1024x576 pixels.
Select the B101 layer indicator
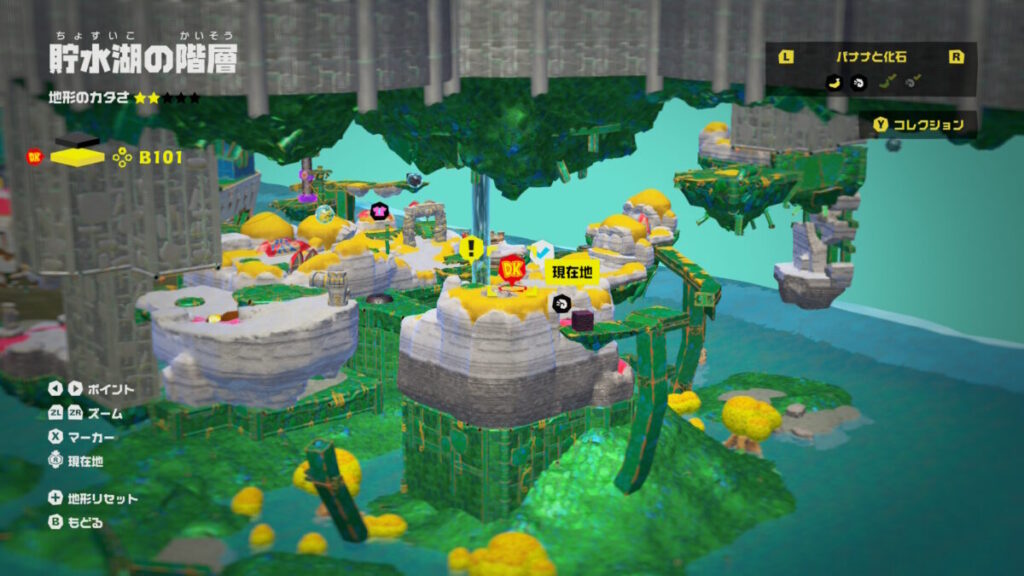[x=160, y=156]
